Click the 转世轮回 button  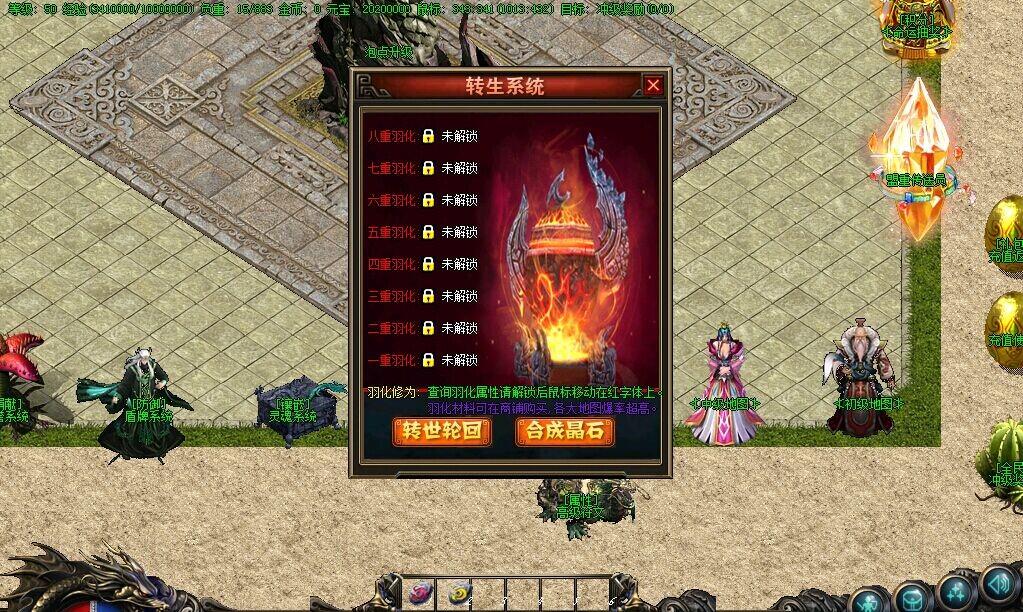coord(442,431)
